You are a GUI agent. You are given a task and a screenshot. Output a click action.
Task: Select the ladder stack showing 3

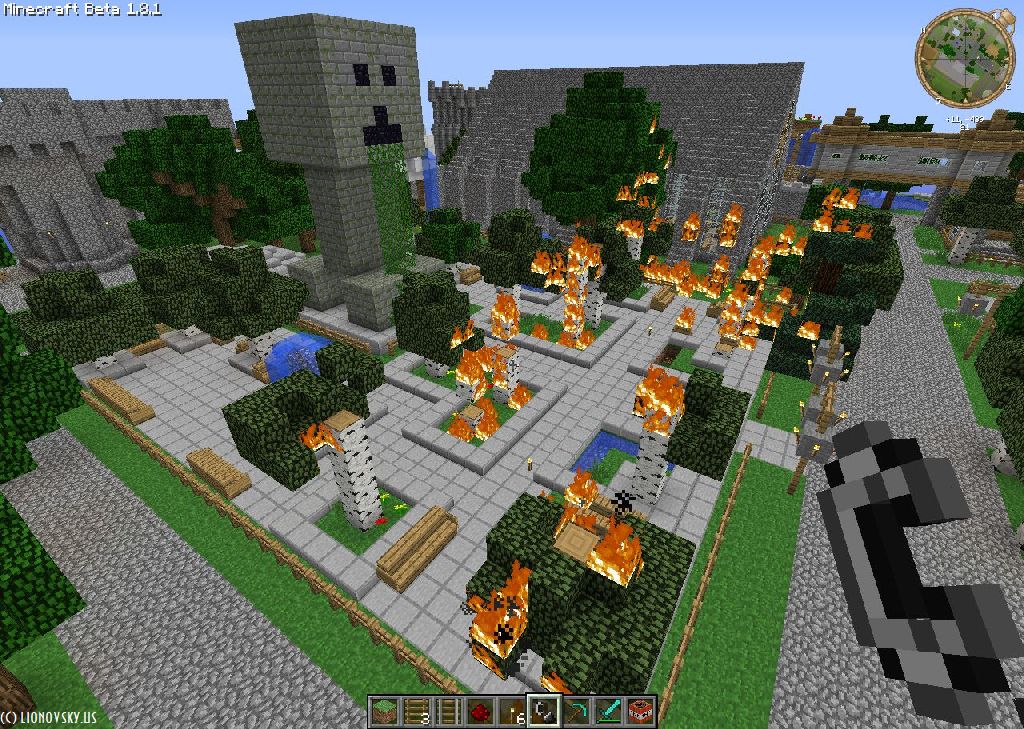[416, 711]
